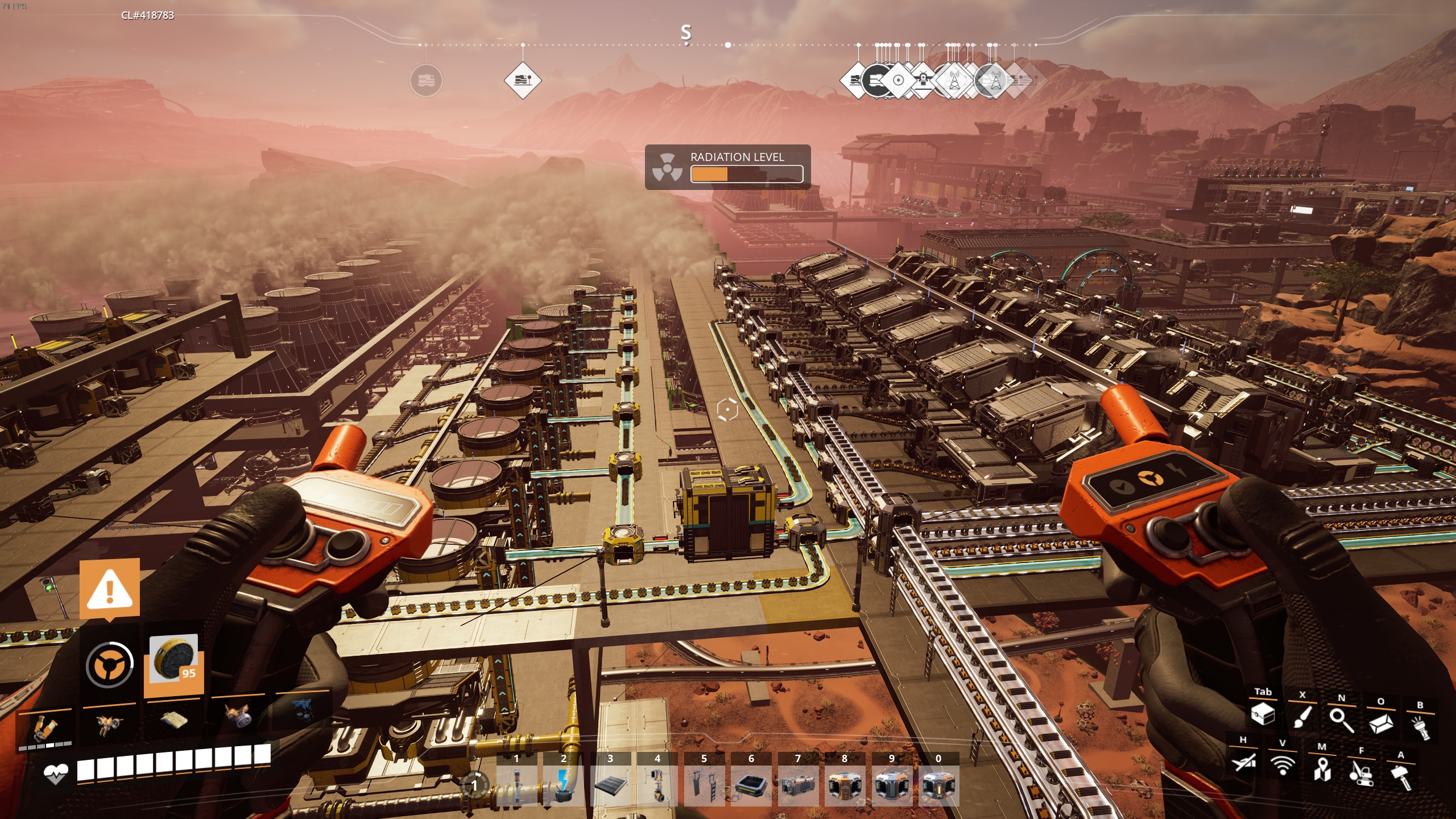Choose the black tray-shaped buildable in slot 6
This screenshot has width=1456, height=819.
pyautogui.click(x=751, y=785)
